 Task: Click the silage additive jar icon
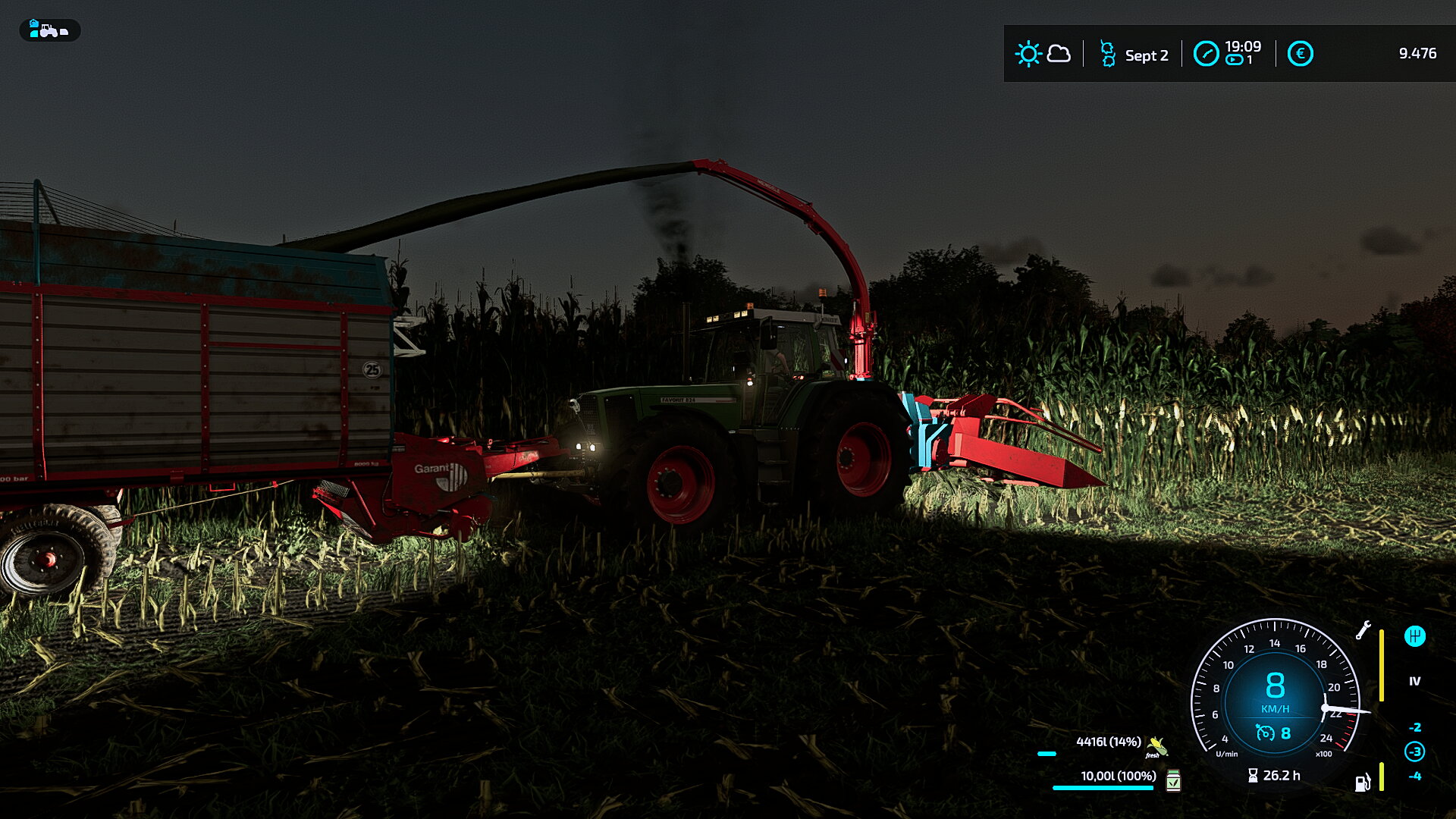(x=1173, y=780)
